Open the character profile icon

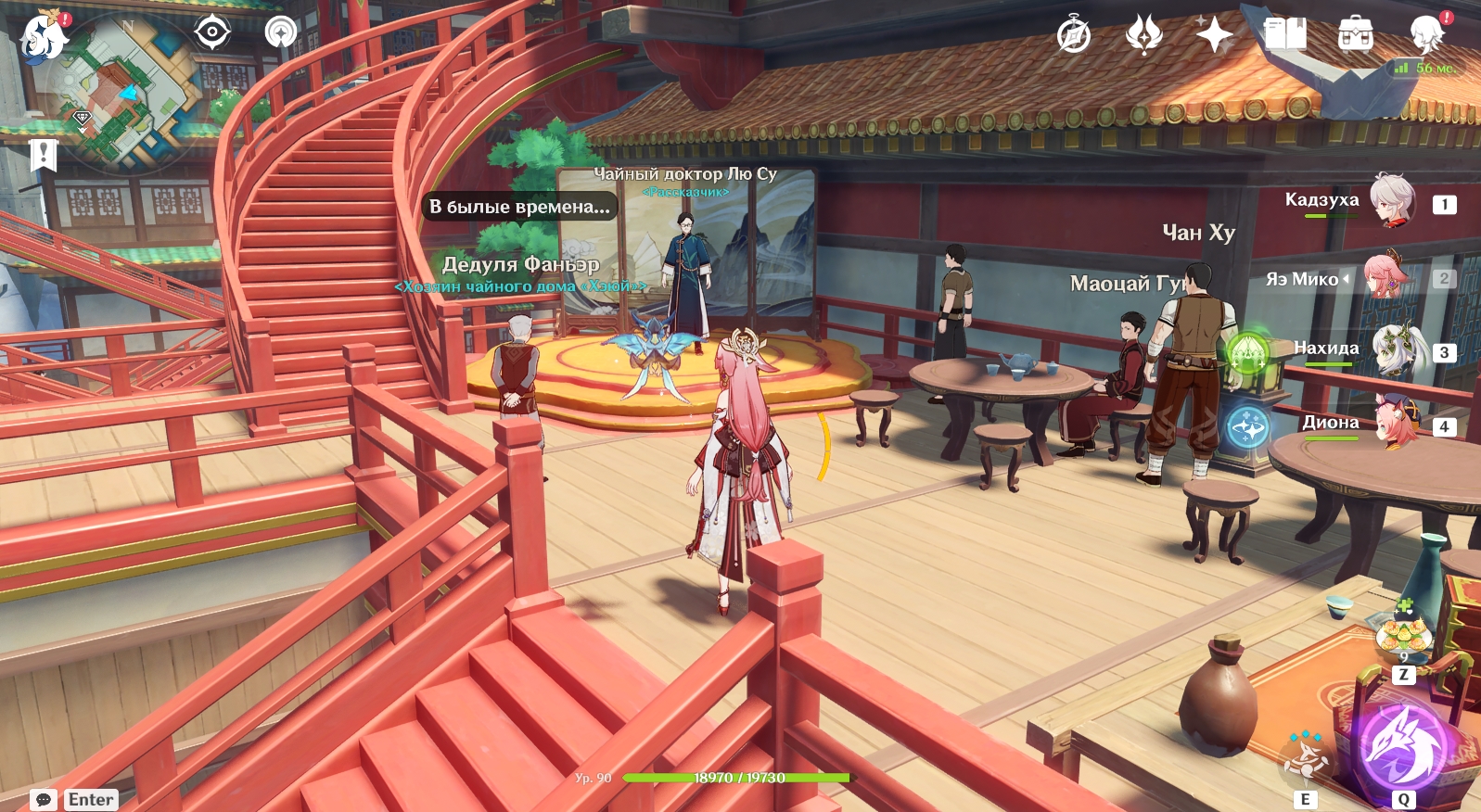(x=1426, y=35)
